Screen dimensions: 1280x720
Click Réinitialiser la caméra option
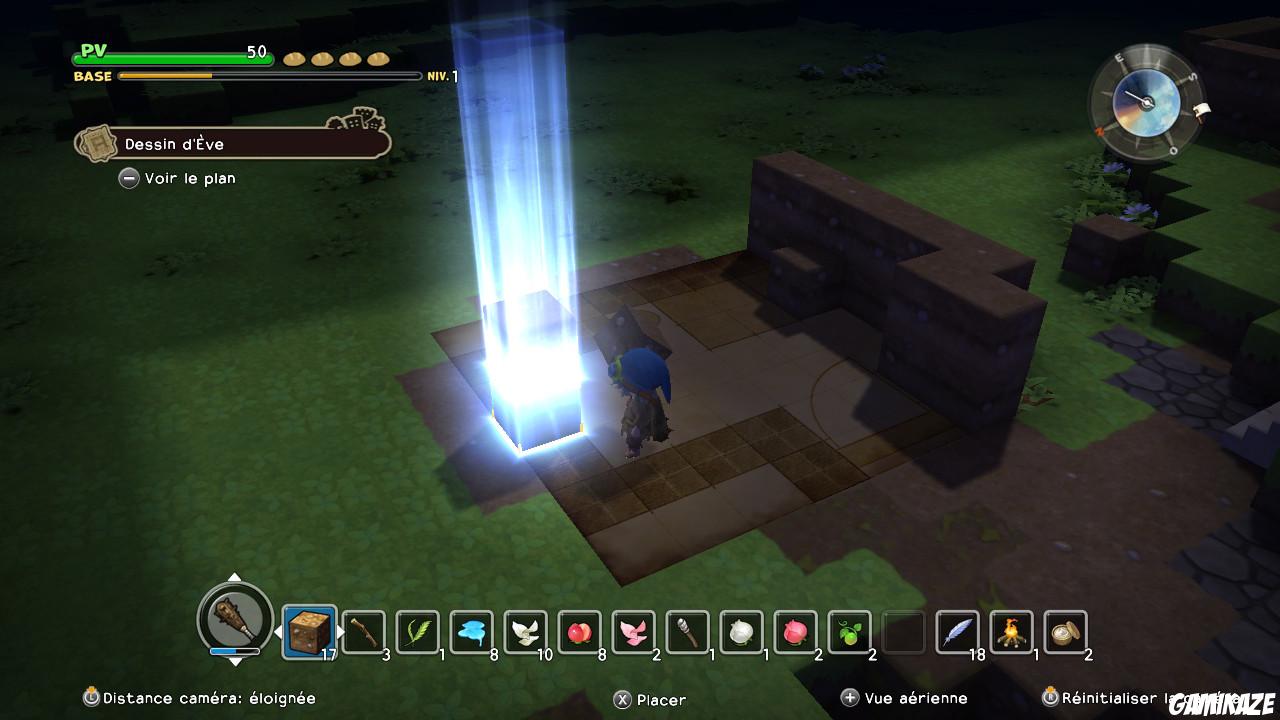[1120, 698]
